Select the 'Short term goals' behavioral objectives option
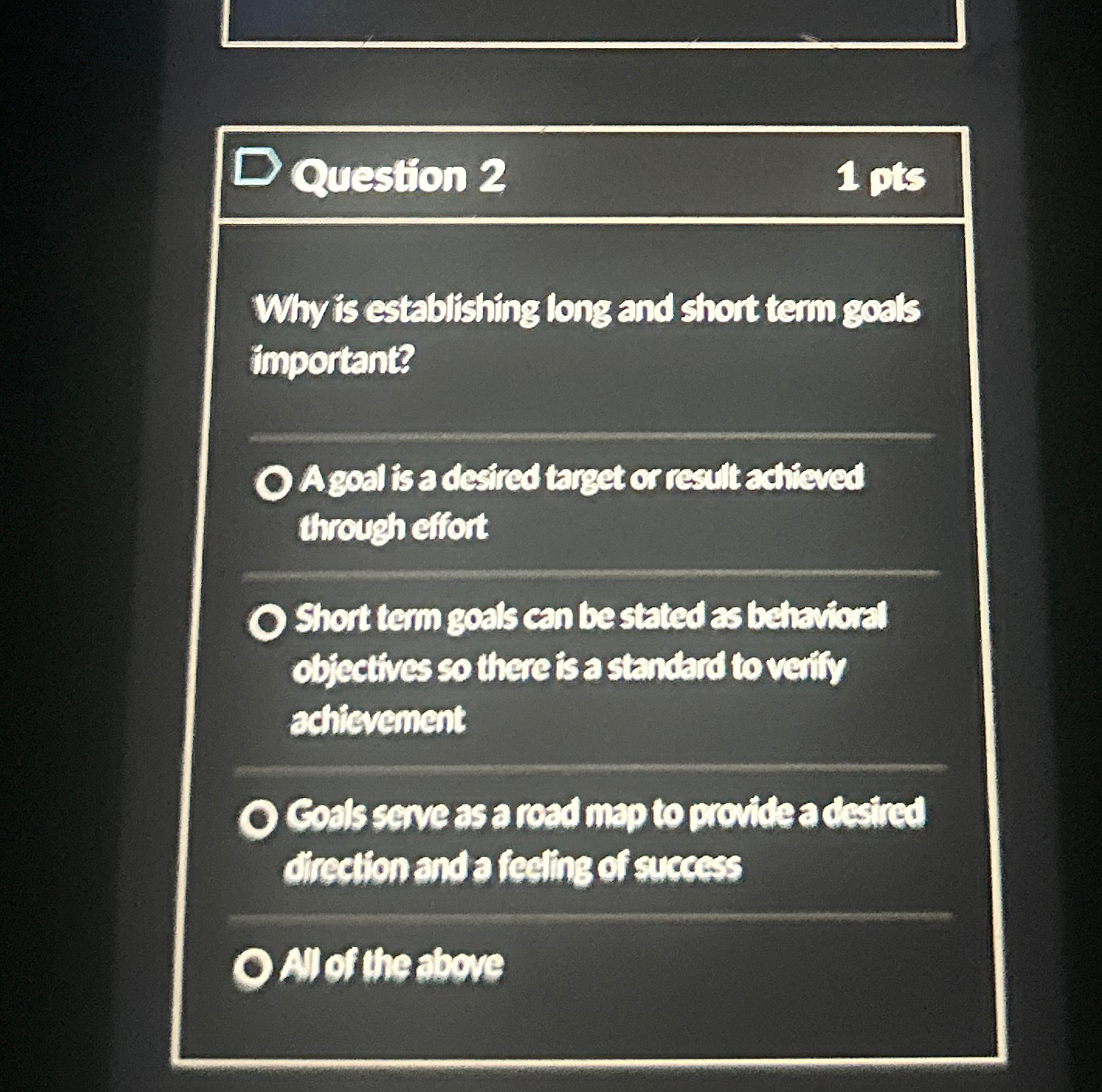Image resolution: width=1102 pixels, height=1092 pixels. [268, 620]
